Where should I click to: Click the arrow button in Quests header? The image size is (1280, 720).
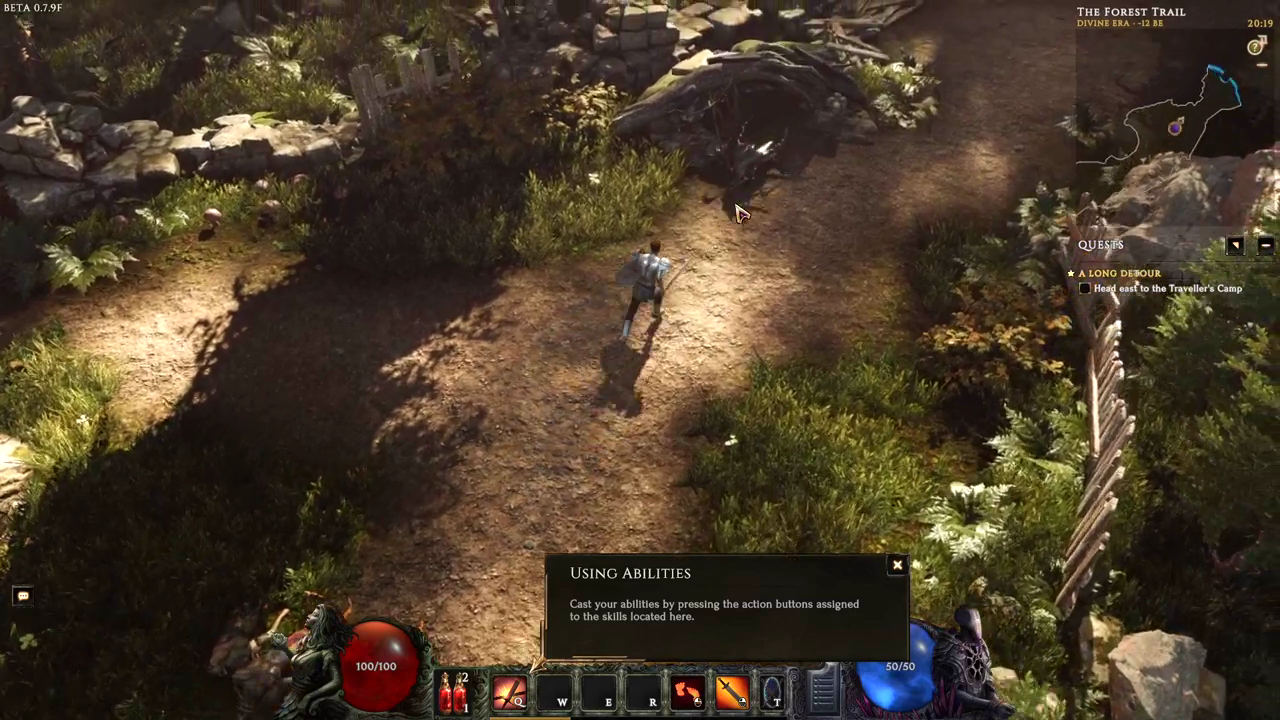click(1235, 245)
